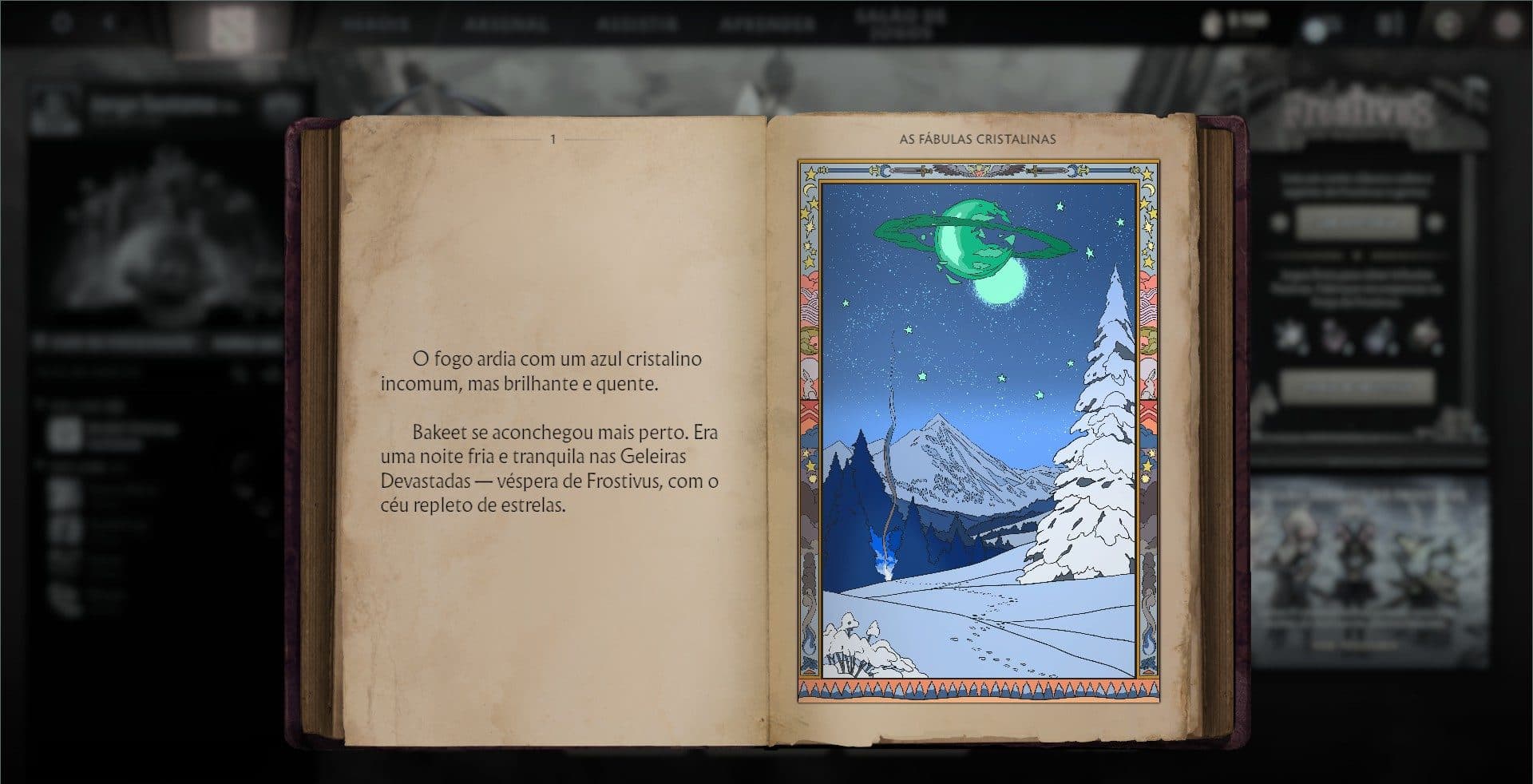
Task: Click the back arrow icon in the top-left
Action: tap(108, 23)
